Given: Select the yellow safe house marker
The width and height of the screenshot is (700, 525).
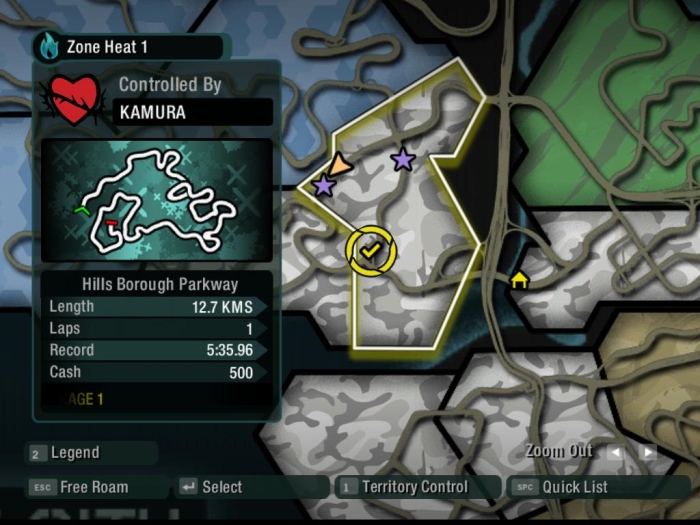Looking at the screenshot, I should click(519, 279).
